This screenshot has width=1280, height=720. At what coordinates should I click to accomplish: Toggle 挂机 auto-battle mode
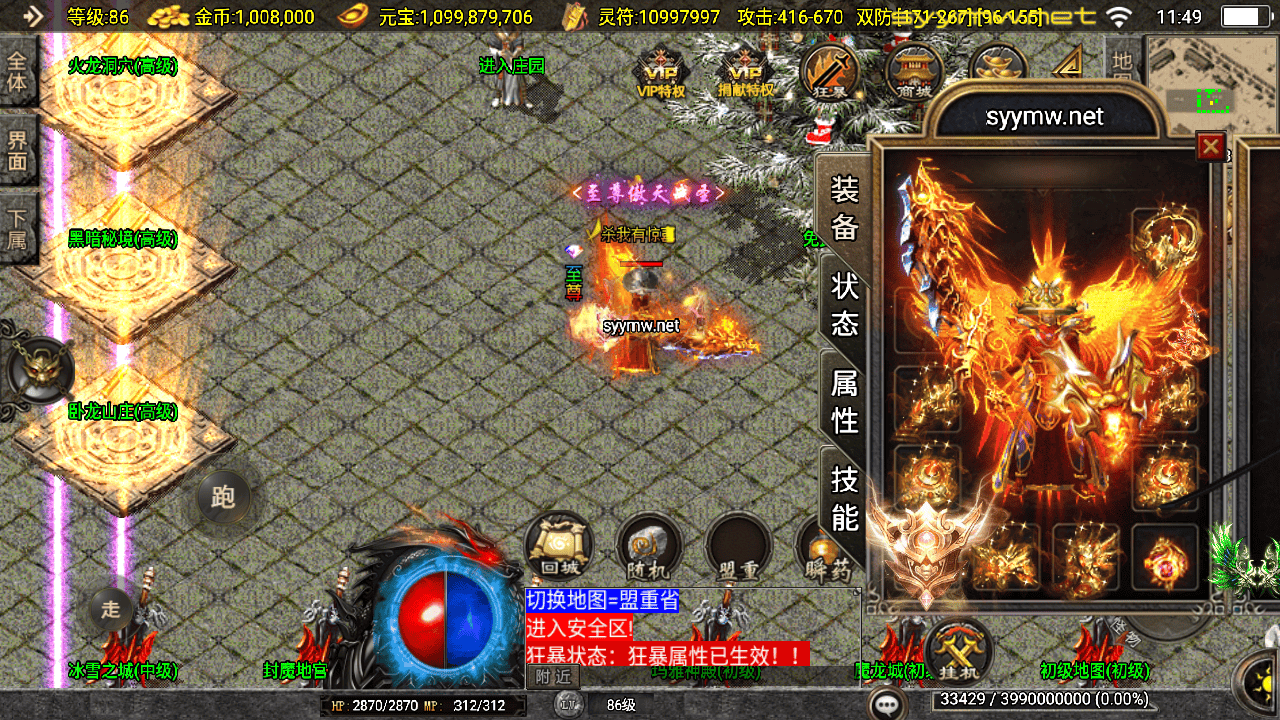(960, 650)
